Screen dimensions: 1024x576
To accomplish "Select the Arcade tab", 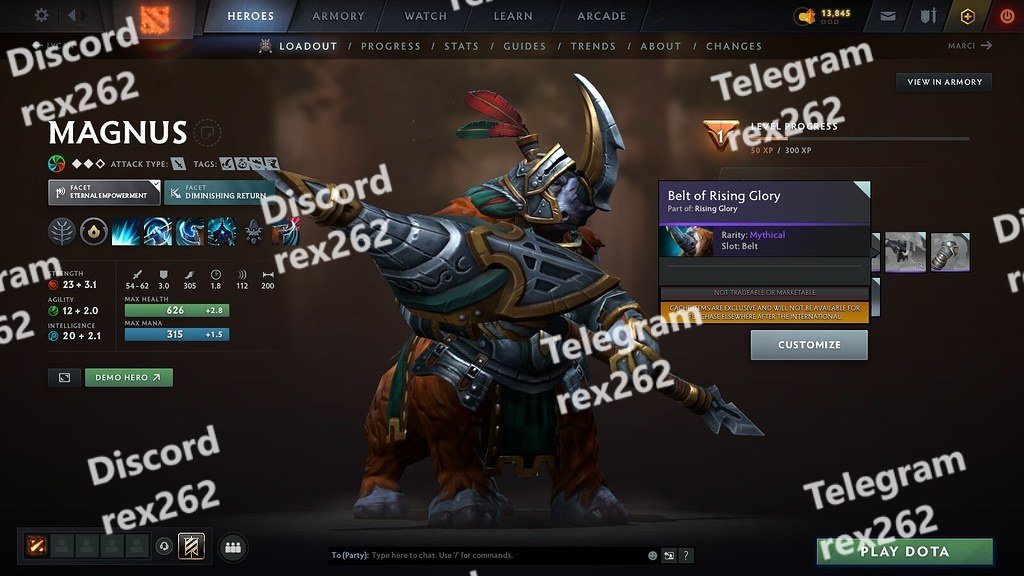I will (601, 16).
